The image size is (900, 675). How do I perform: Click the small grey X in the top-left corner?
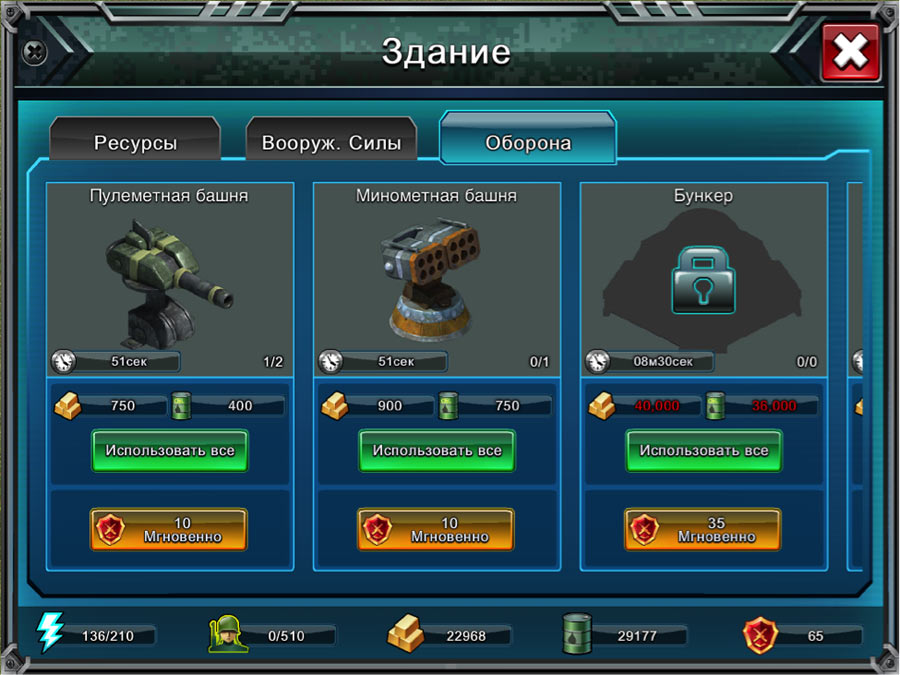pyautogui.click(x=35, y=50)
